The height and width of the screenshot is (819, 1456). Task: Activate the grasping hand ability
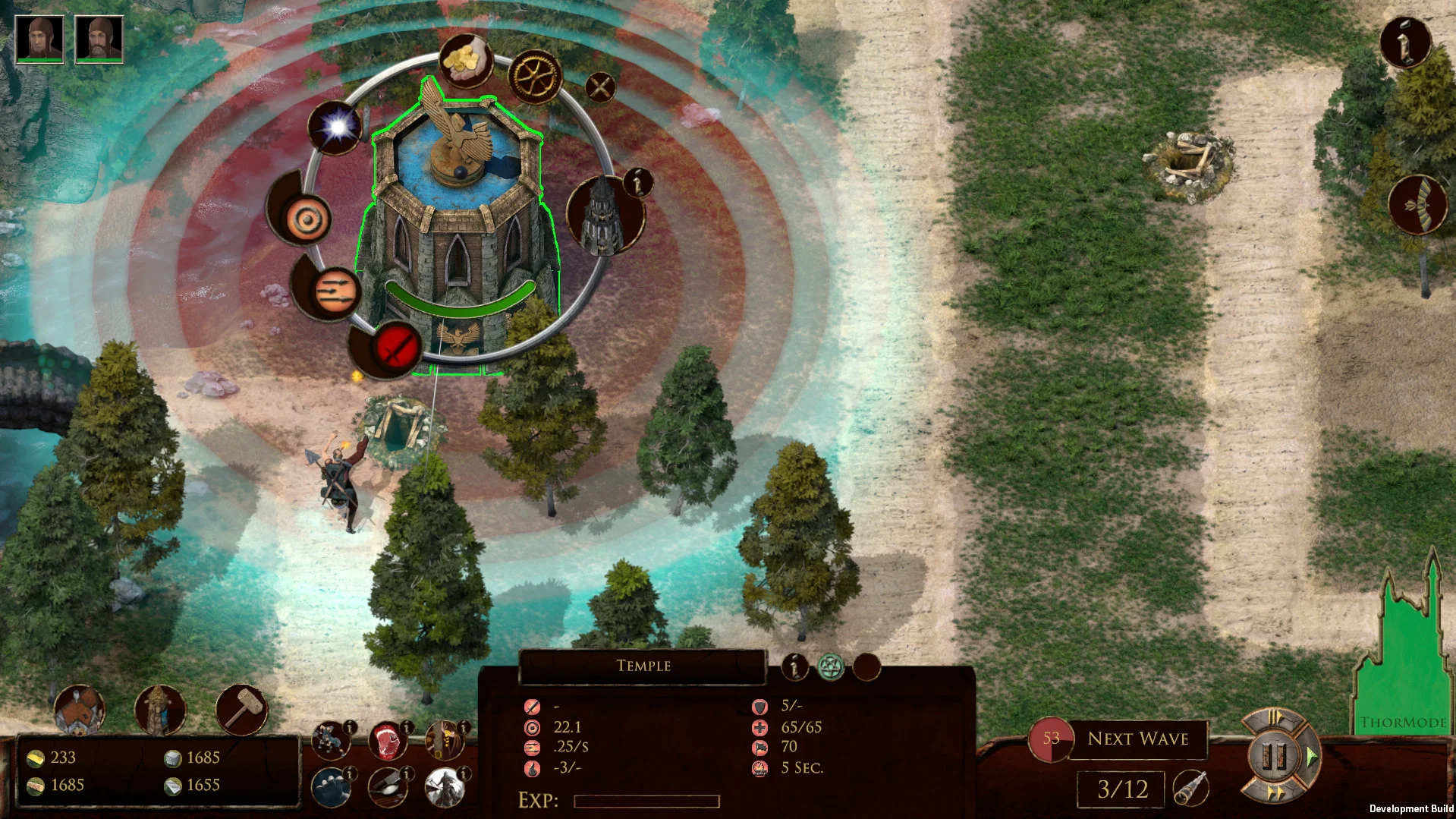(331, 787)
